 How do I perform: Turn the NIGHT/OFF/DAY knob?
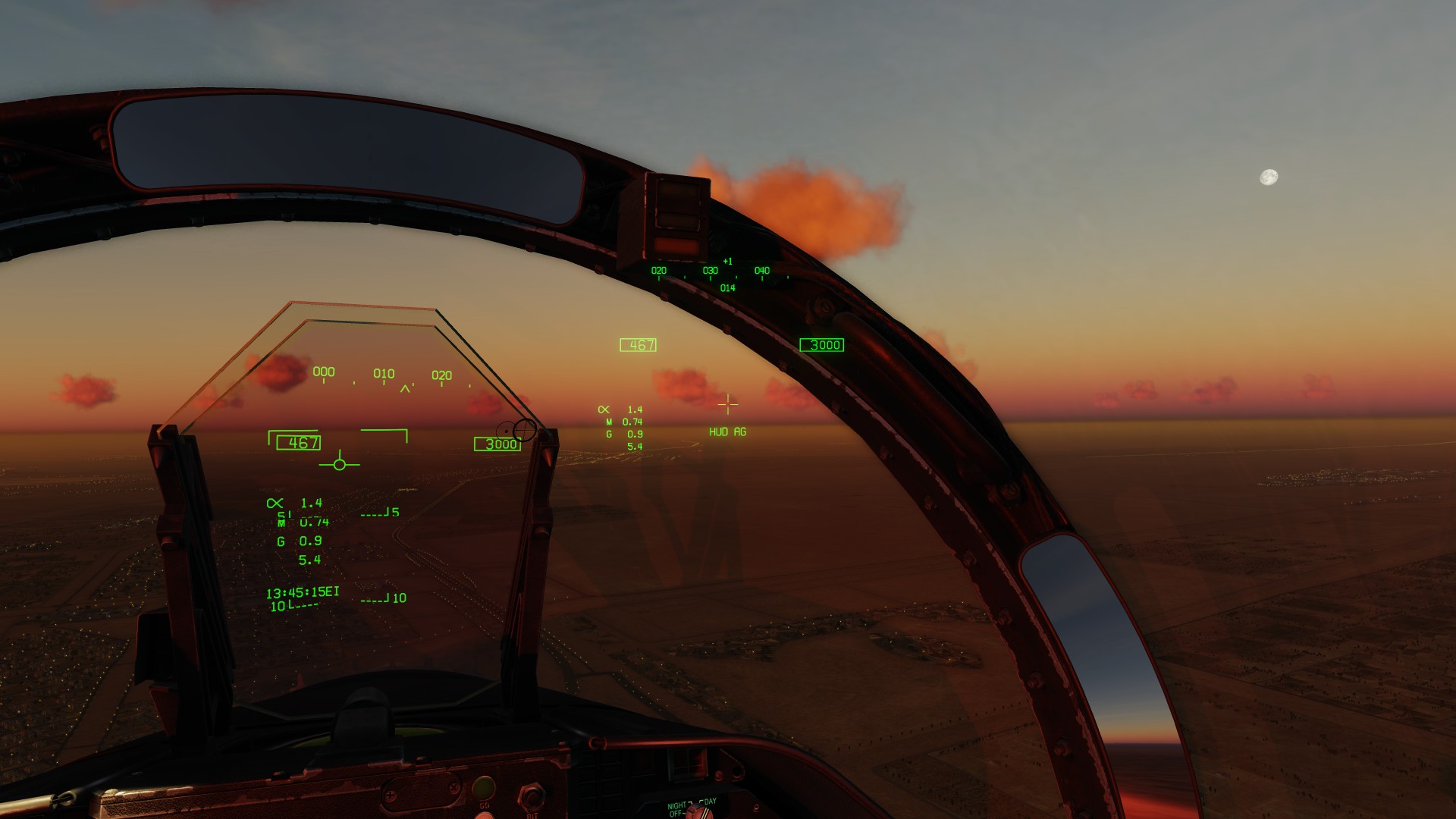click(x=693, y=812)
